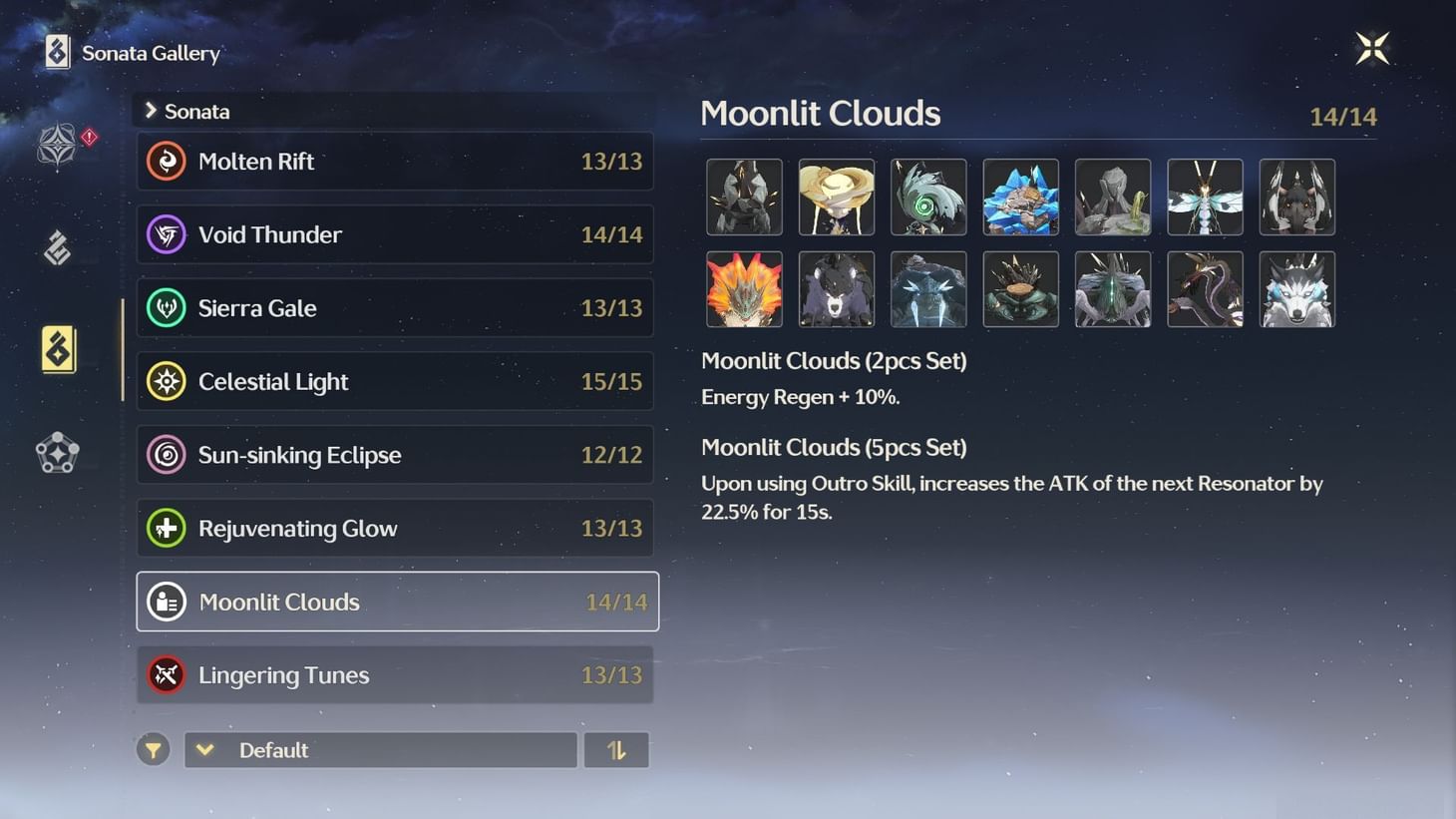Select the Moonlit Clouds sonata entry
The height and width of the screenshot is (819, 1456).
tap(396, 602)
